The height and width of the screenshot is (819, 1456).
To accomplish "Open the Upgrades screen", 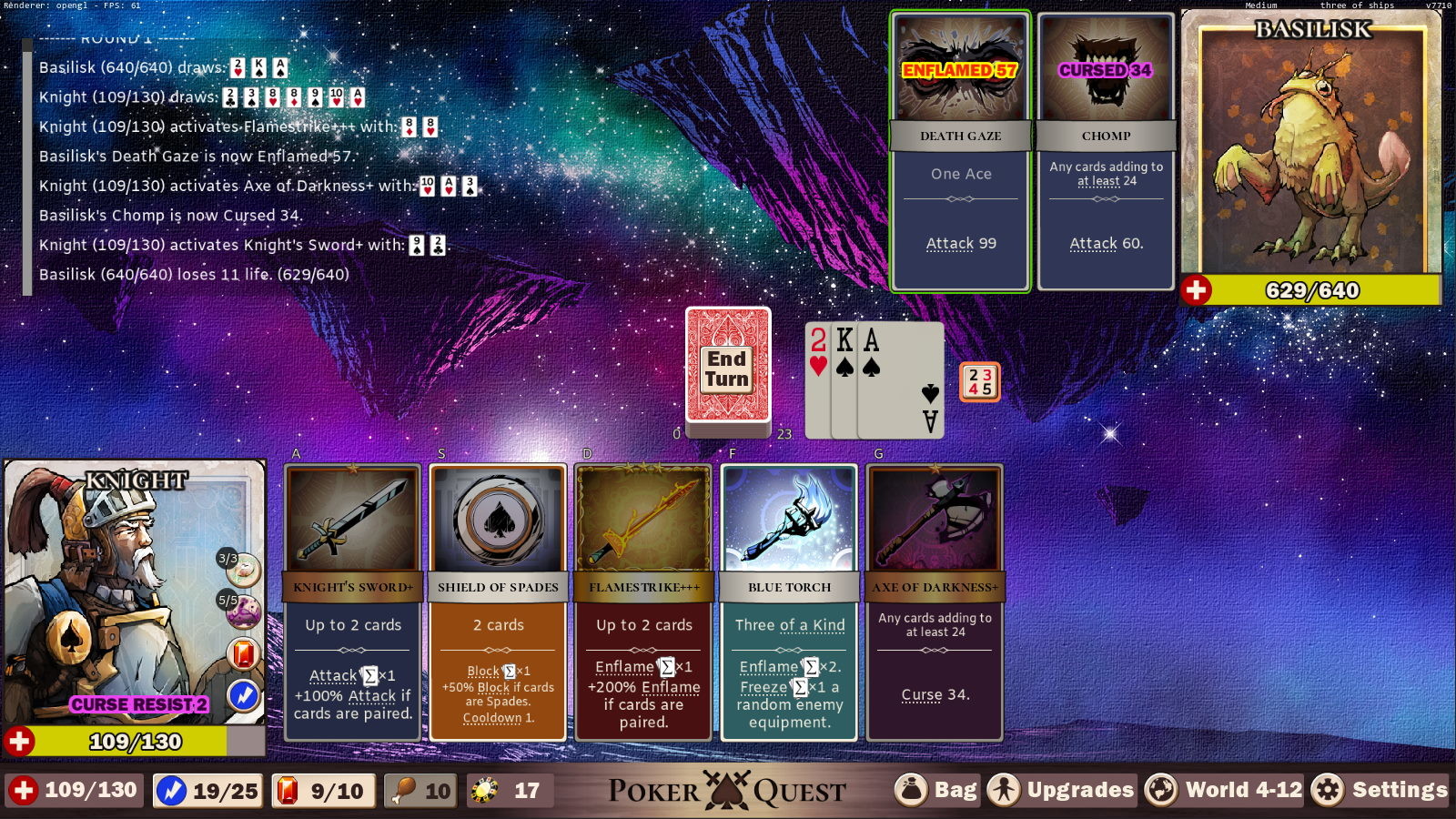I will [x=1062, y=790].
